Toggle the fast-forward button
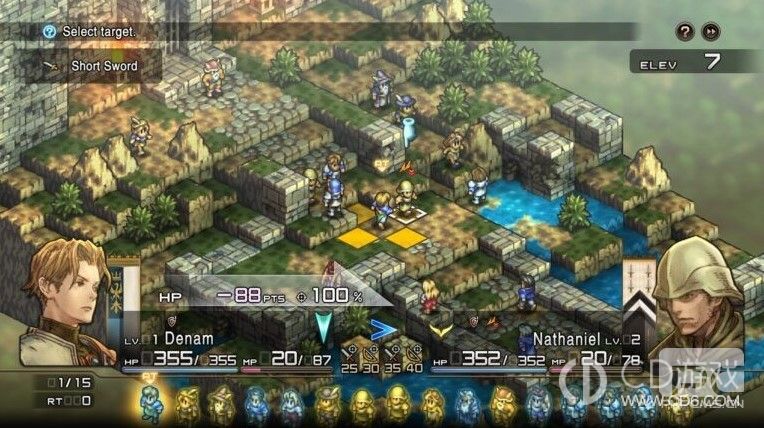The width and height of the screenshot is (764, 428). [x=711, y=31]
